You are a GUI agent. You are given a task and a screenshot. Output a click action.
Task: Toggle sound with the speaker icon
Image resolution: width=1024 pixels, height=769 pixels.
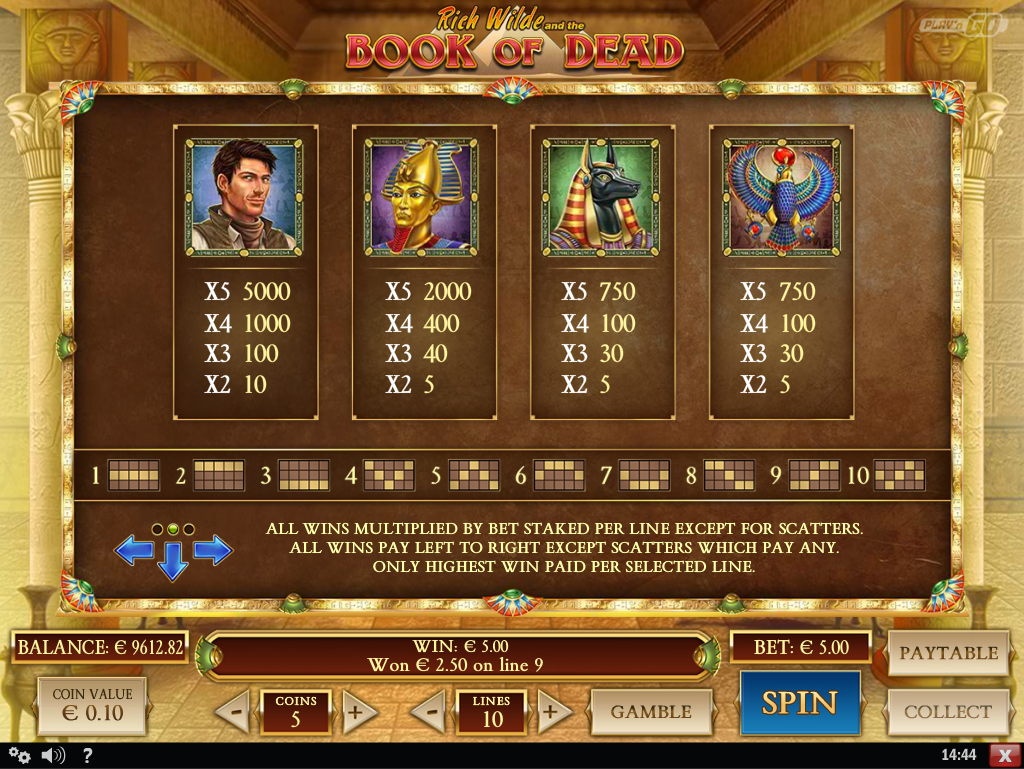(52, 755)
